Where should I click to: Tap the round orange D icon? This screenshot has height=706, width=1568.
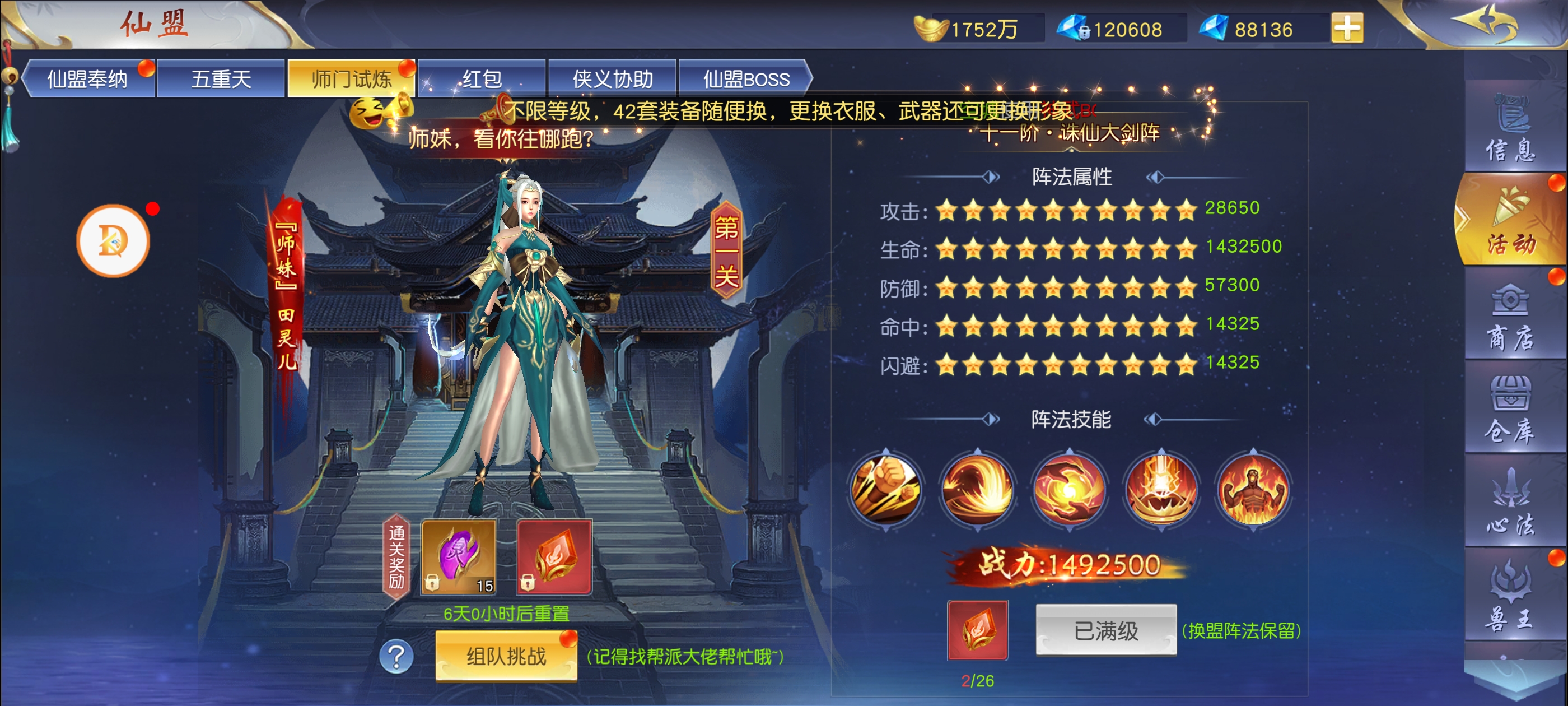coord(113,241)
